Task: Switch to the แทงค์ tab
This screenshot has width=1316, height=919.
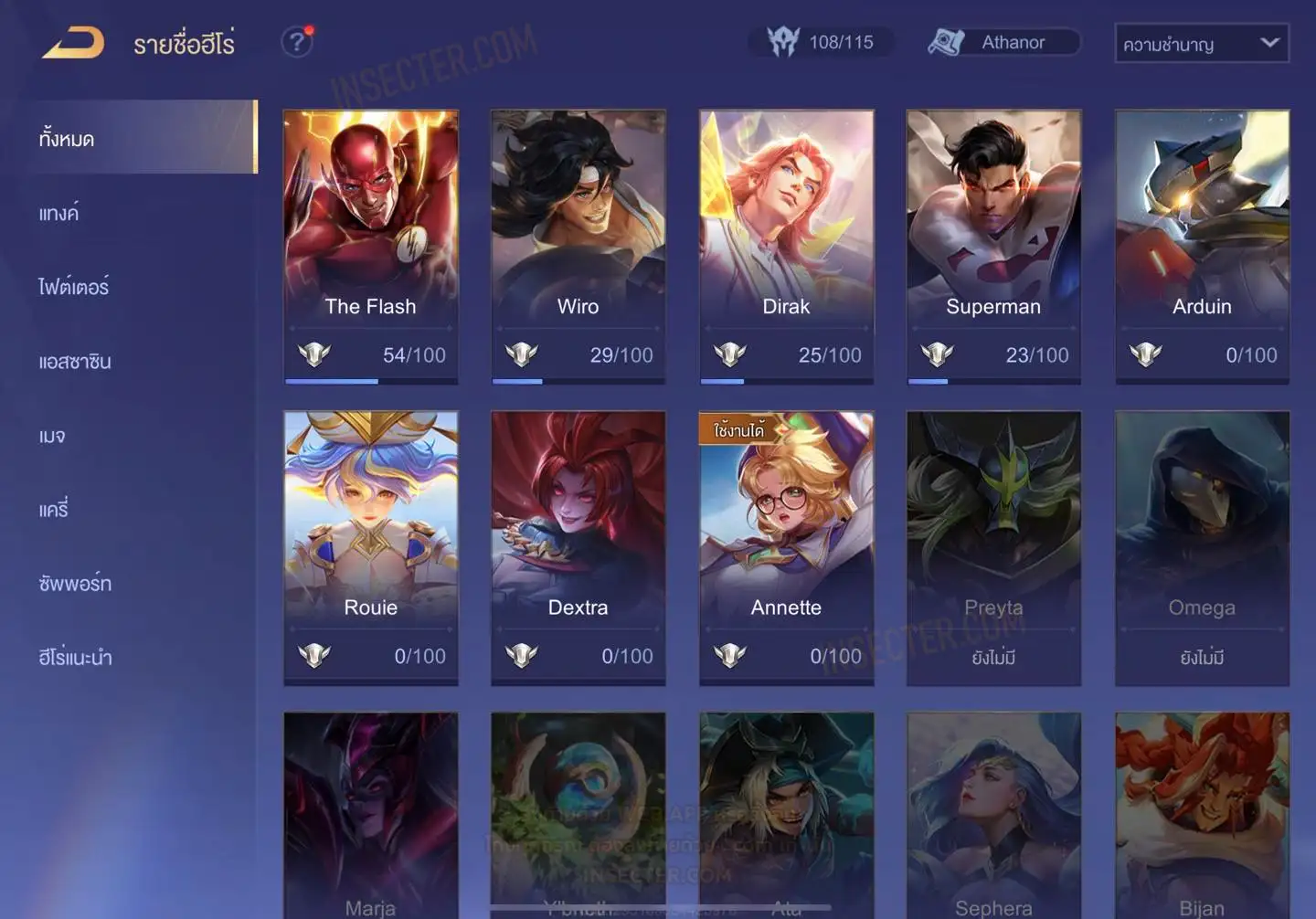Action: tap(59, 213)
